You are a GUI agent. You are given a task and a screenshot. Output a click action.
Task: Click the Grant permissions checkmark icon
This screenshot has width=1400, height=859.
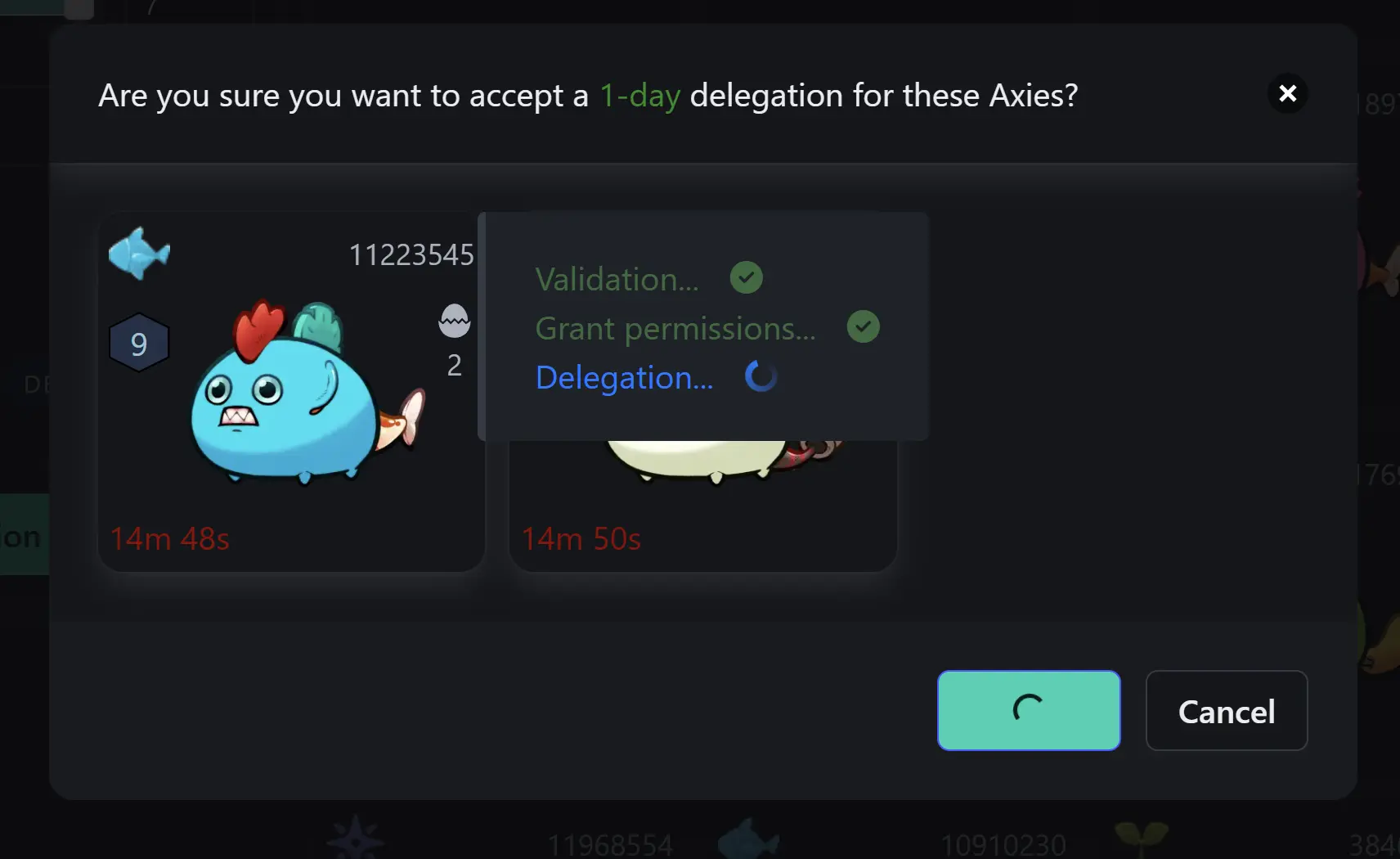(864, 326)
